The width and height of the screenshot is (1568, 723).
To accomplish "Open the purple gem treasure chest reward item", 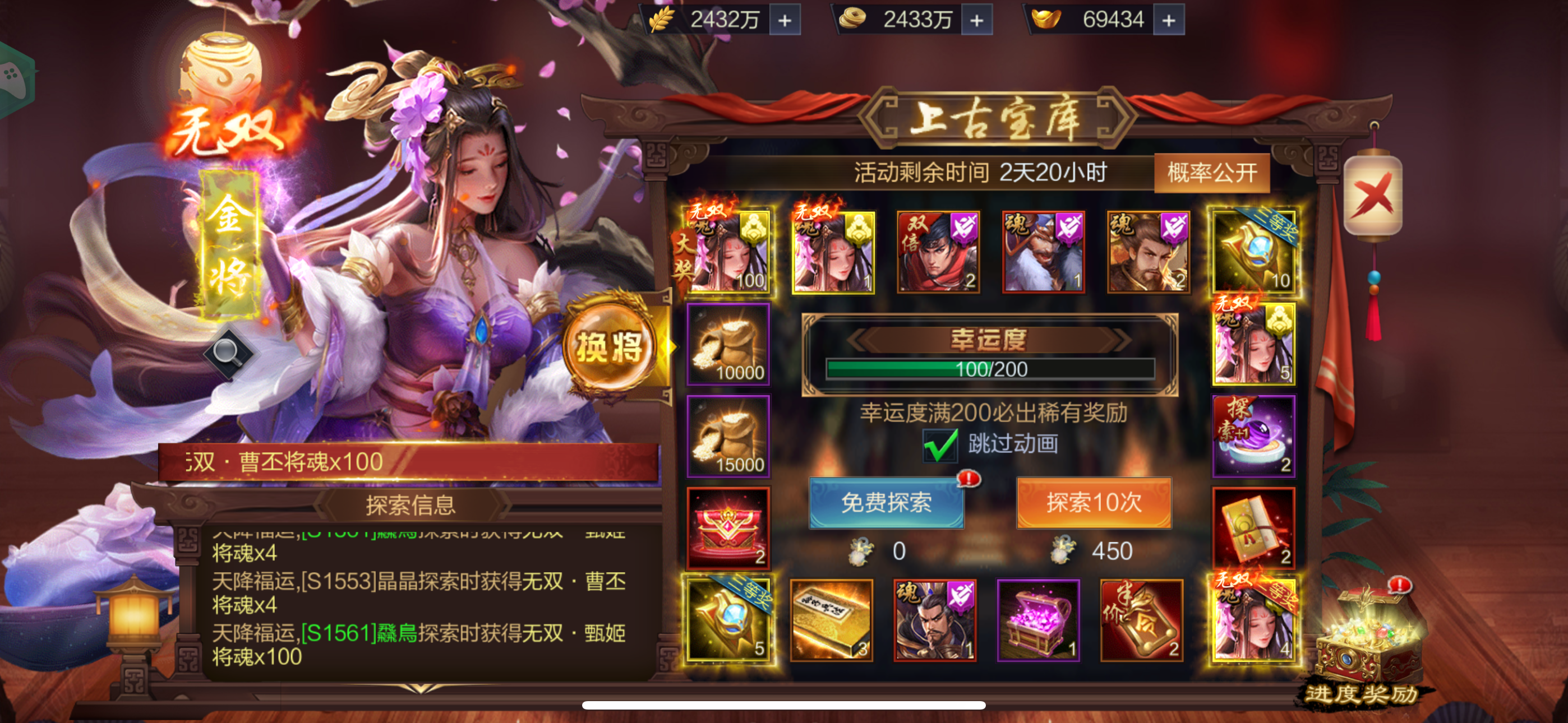I will pos(1042,622).
